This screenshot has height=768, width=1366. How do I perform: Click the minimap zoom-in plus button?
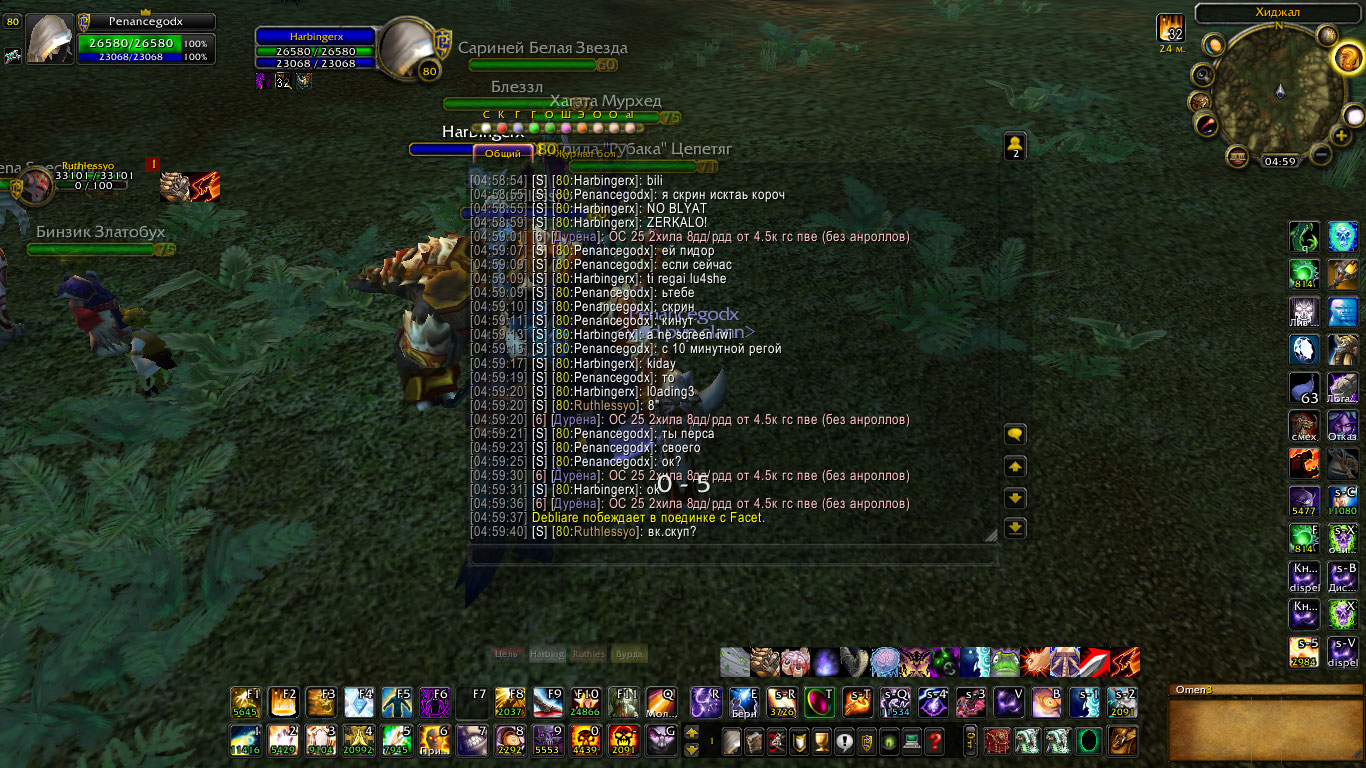coord(1341,135)
